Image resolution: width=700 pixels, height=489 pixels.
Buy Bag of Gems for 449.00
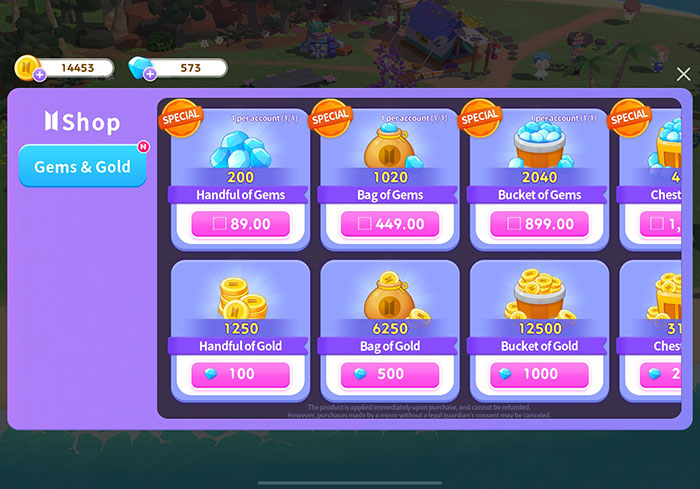tap(389, 224)
